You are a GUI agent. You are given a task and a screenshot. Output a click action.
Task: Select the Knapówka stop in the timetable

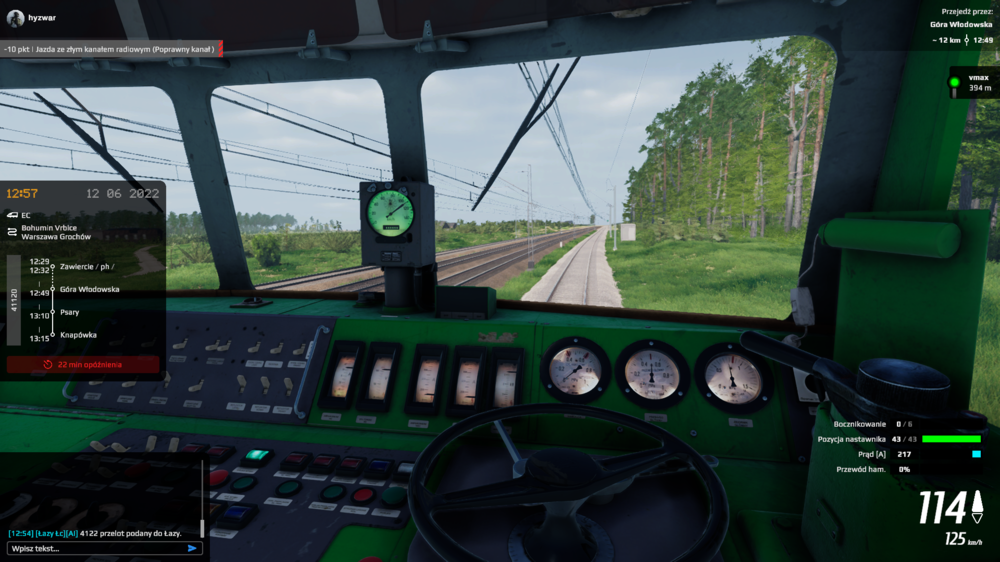(78, 335)
